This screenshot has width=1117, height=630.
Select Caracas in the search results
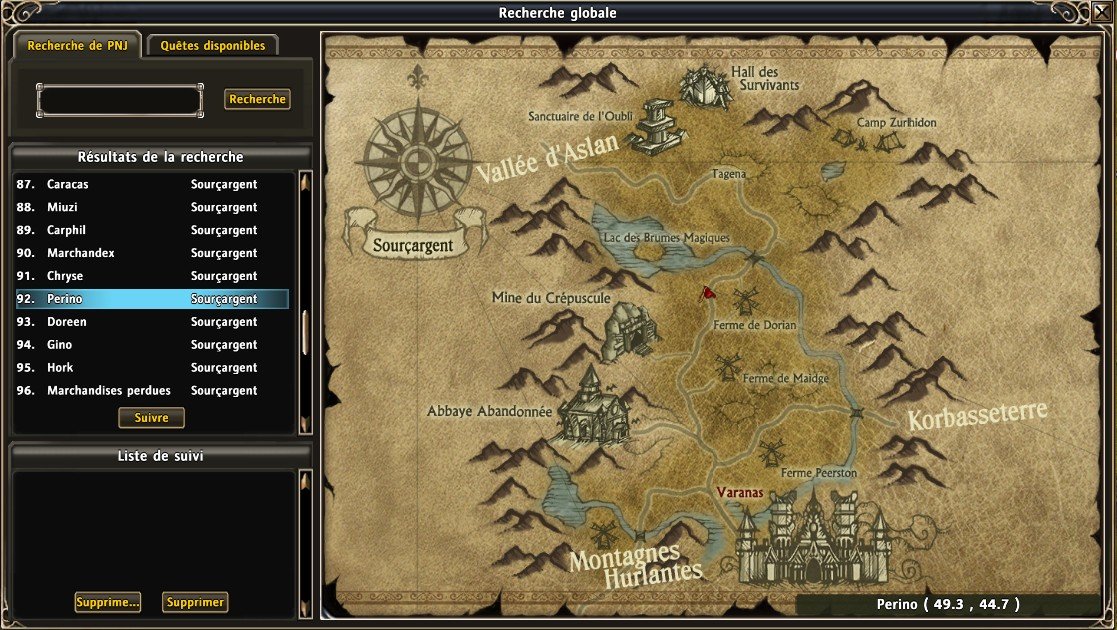pyautogui.click(x=152, y=185)
